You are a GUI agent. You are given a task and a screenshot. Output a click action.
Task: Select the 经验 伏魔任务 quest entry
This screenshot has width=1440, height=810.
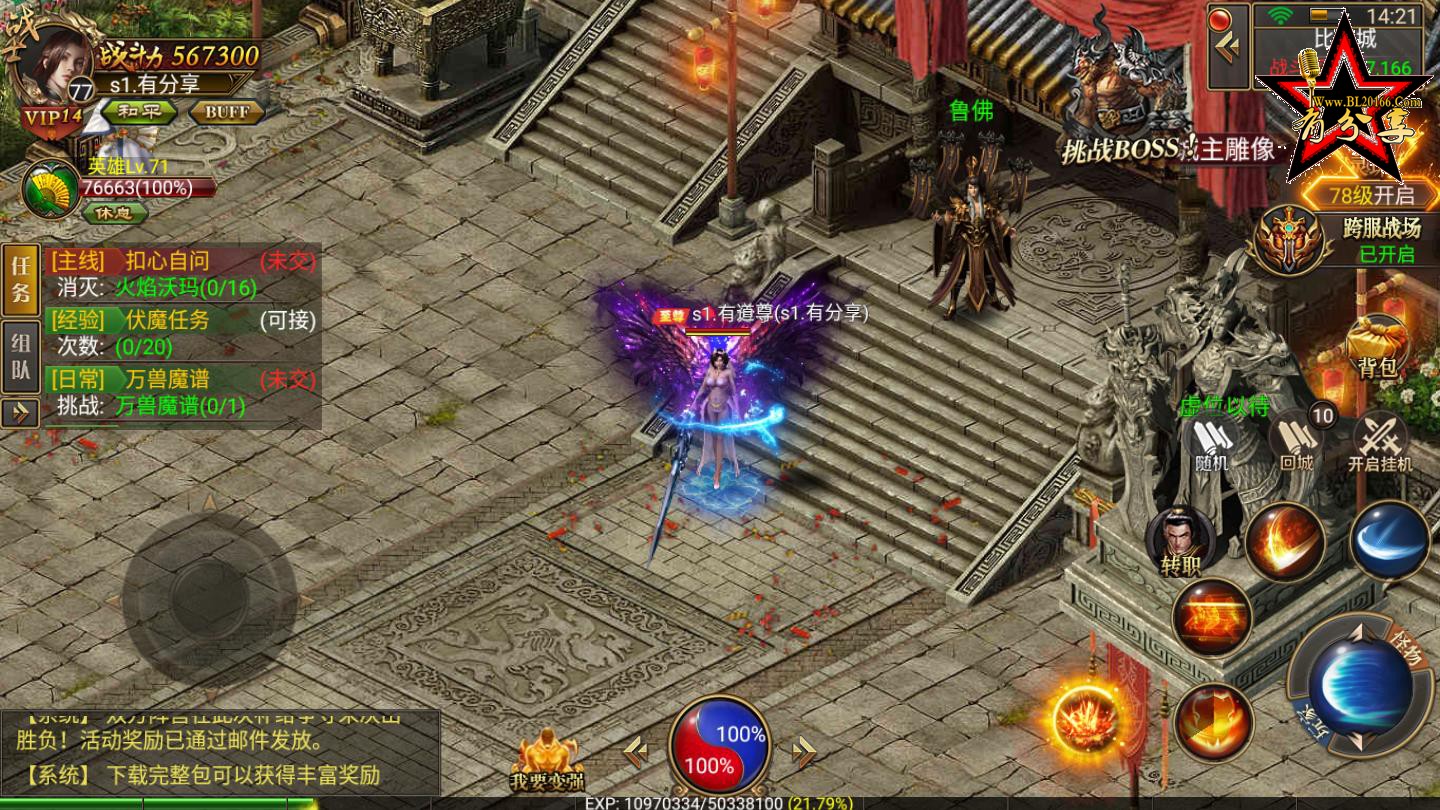tap(180, 334)
